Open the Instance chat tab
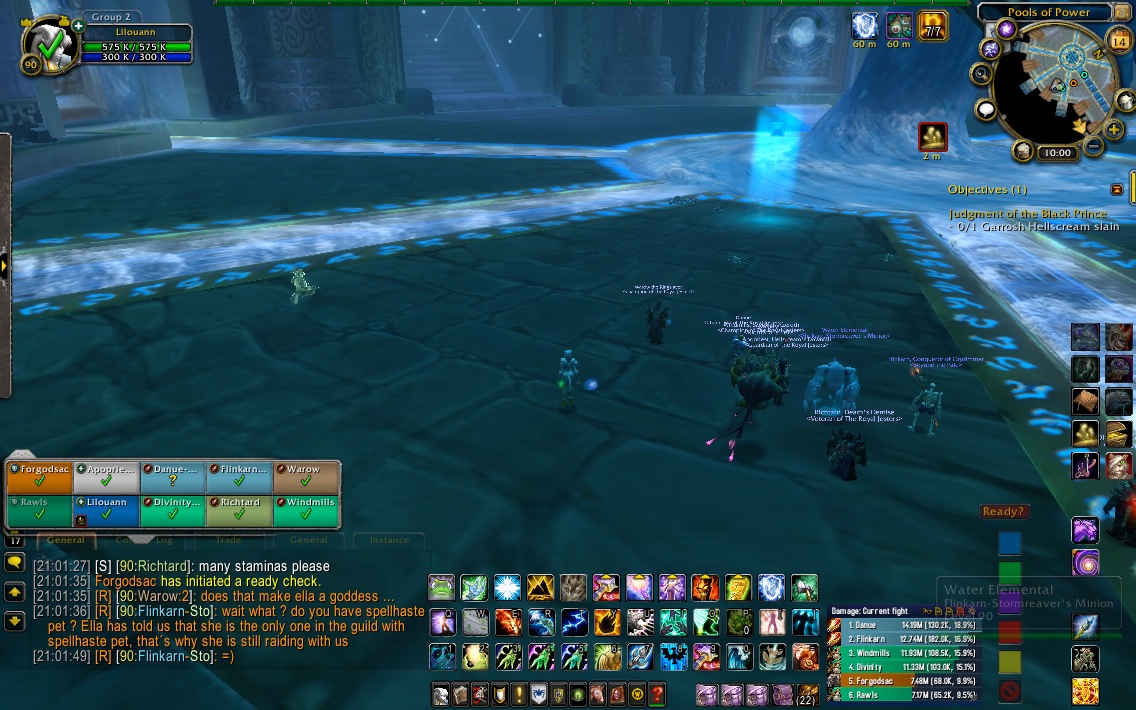The image size is (1136, 710). (389, 540)
